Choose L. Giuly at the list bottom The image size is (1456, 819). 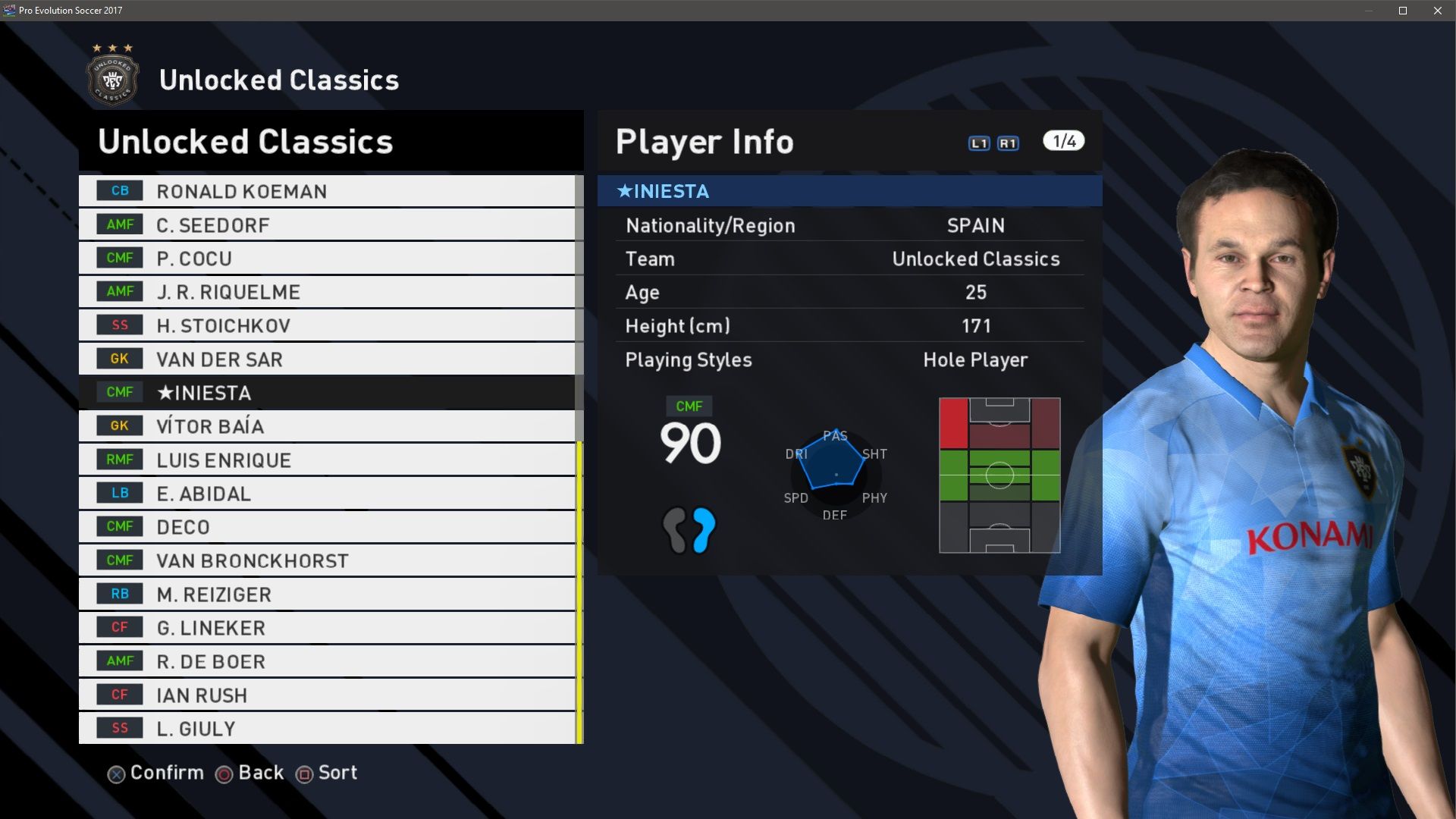click(x=326, y=729)
